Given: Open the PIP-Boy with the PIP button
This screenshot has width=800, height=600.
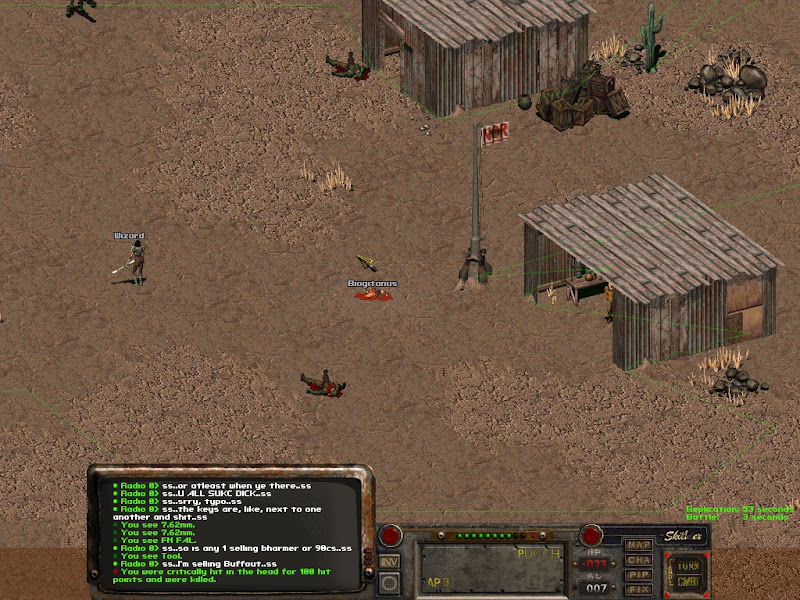Looking at the screenshot, I should point(638,575).
